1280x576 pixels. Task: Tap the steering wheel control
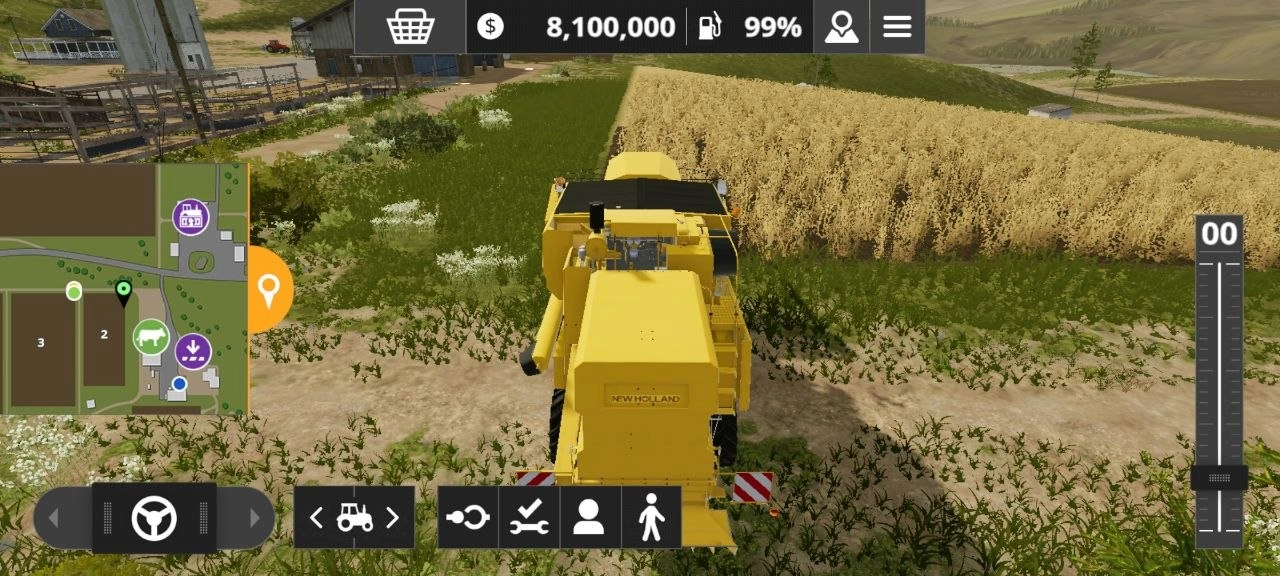click(x=154, y=518)
